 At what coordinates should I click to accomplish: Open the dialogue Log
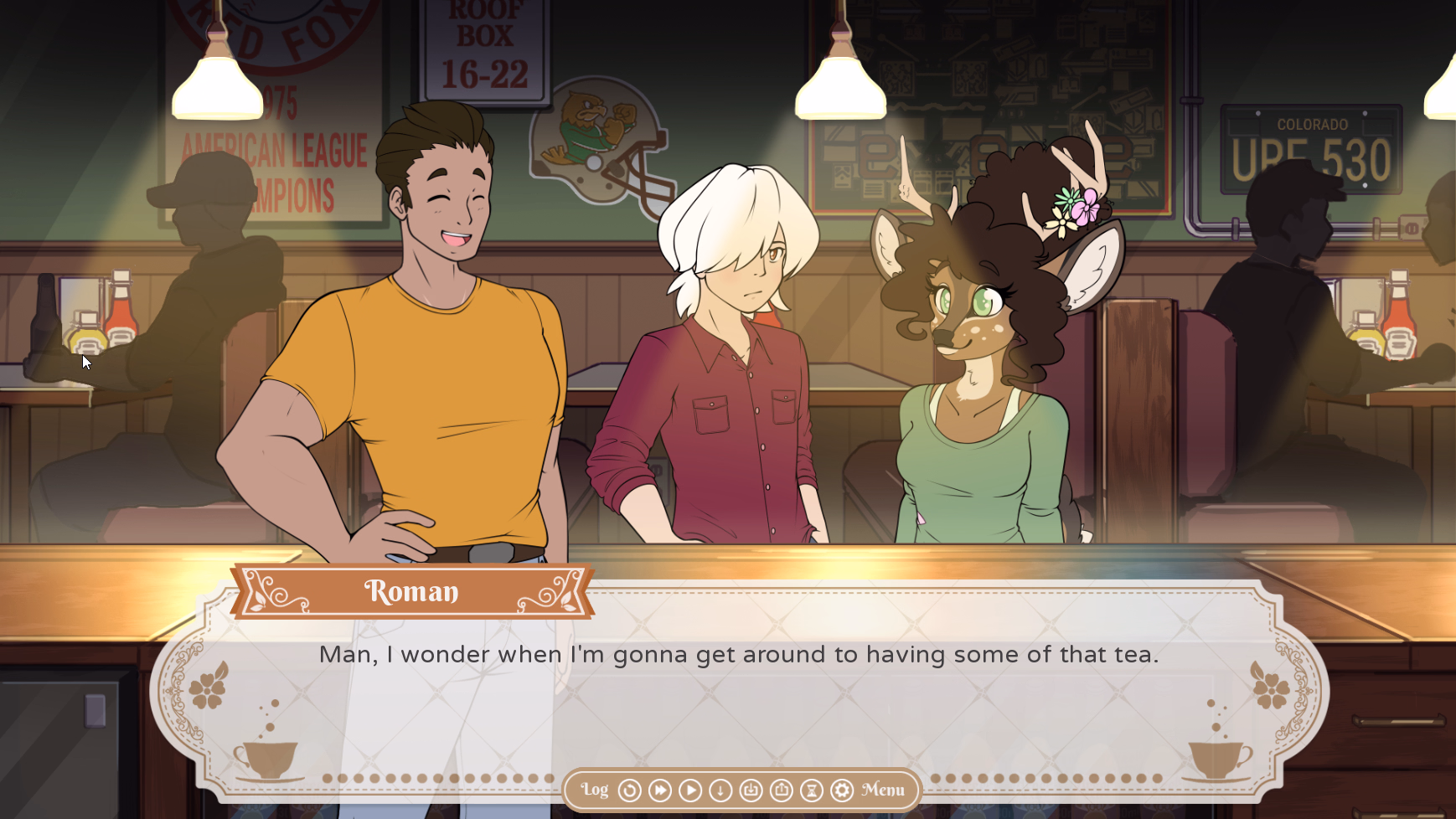[x=595, y=790]
